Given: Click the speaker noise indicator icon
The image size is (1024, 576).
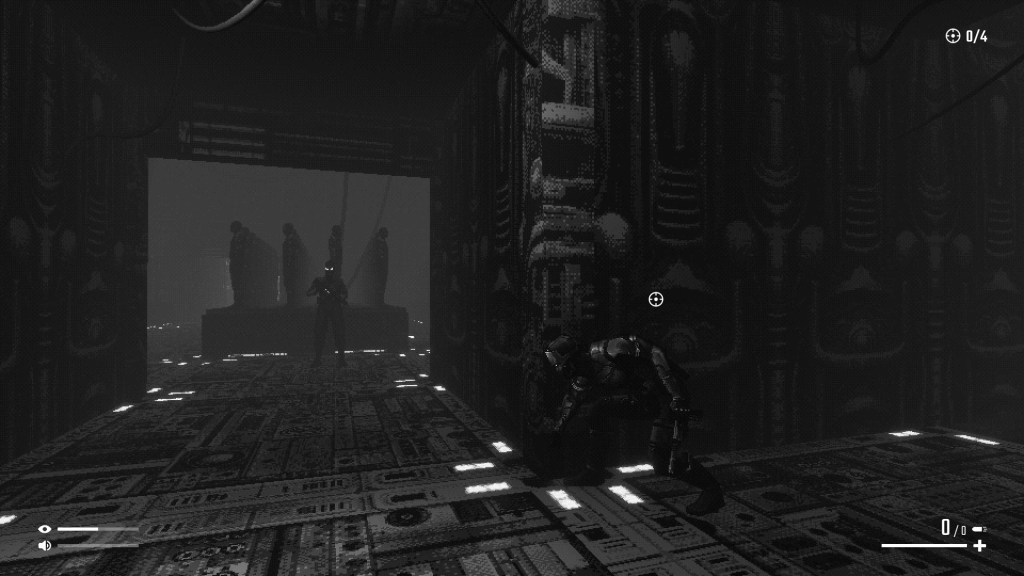Looking at the screenshot, I should [44, 545].
